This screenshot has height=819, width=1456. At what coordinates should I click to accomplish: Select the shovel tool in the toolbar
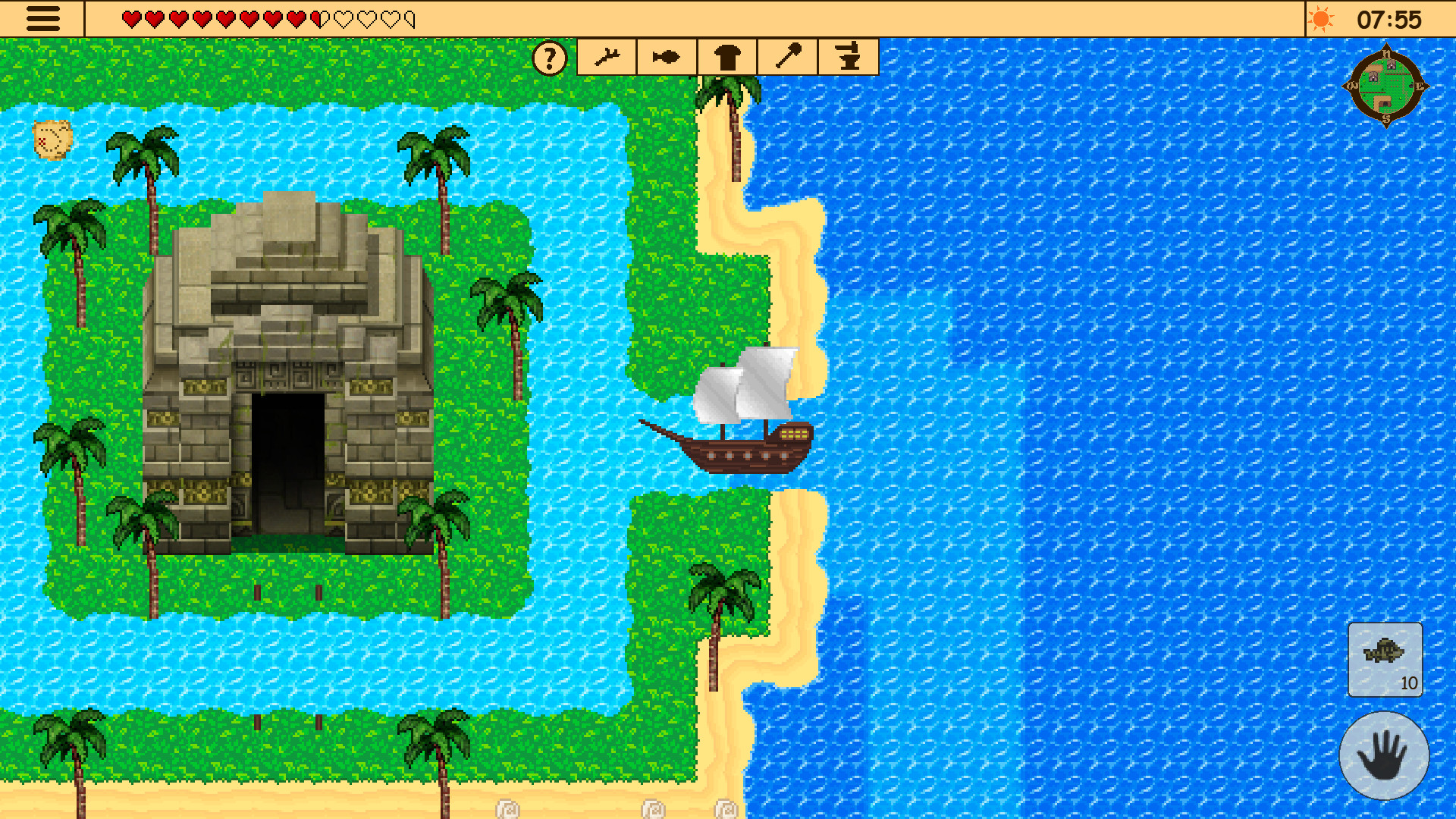click(787, 55)
